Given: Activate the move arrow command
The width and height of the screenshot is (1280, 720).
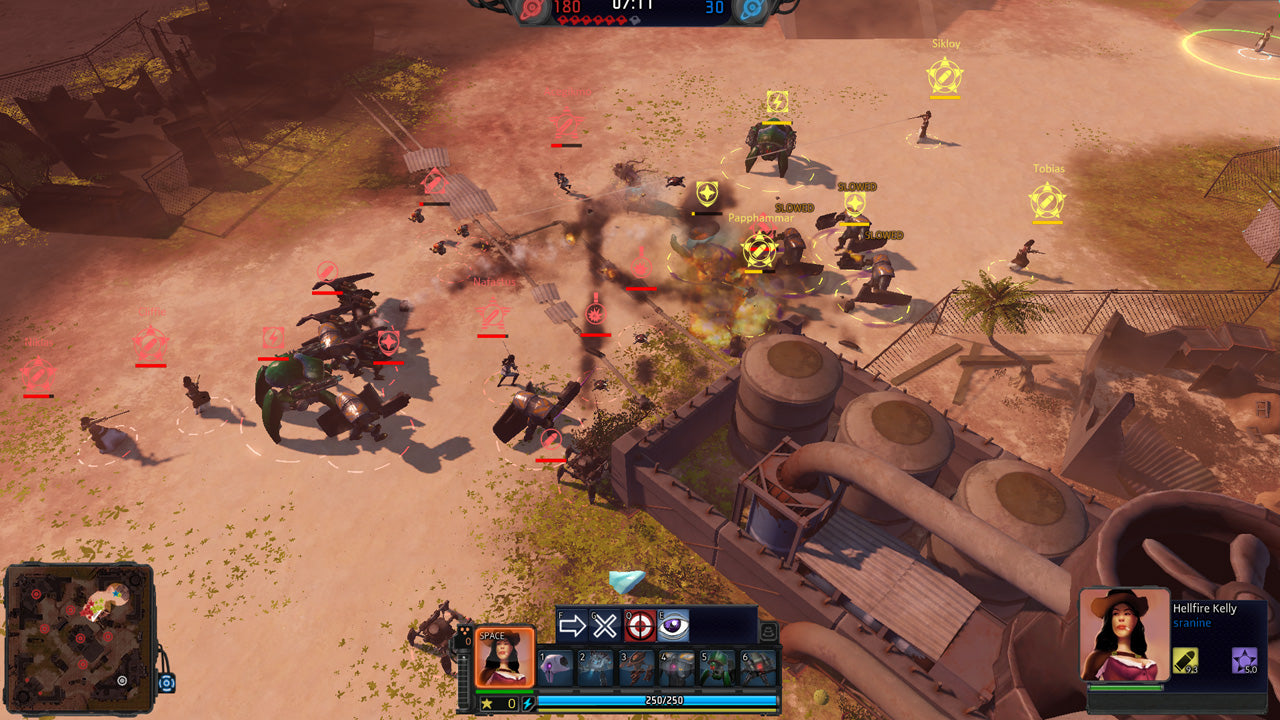Looking at the screenshot, I should click(572, 626).
